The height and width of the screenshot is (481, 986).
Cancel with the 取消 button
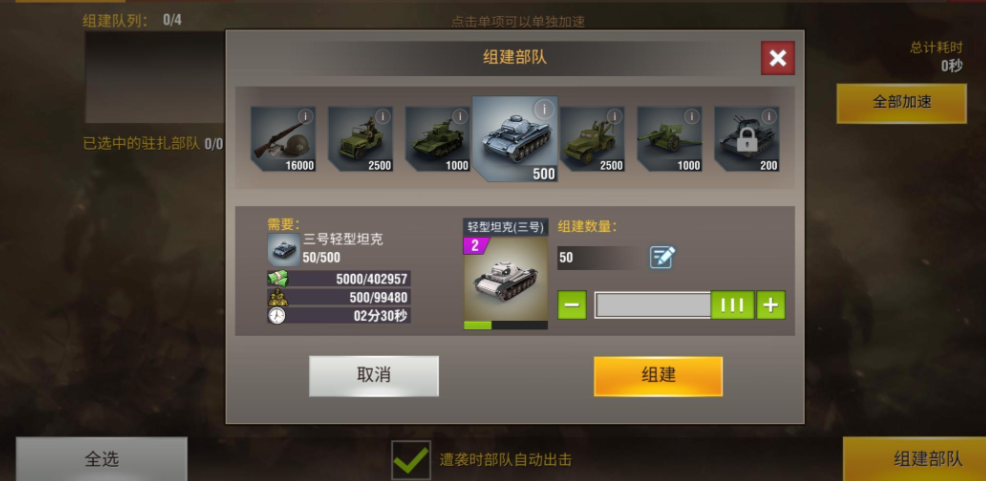pos(373,376)
